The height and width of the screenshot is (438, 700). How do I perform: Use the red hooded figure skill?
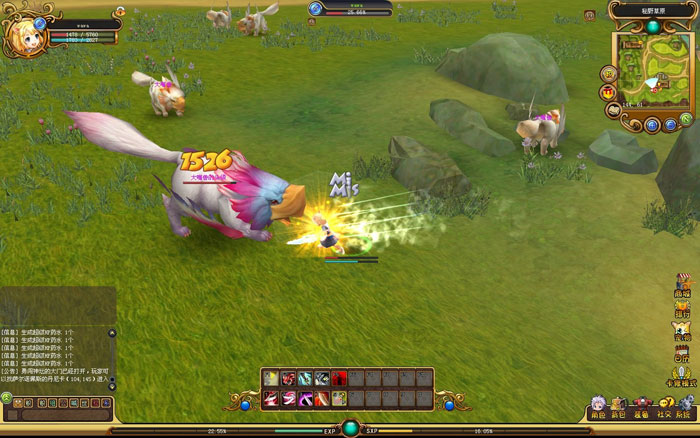click(340, 378)
